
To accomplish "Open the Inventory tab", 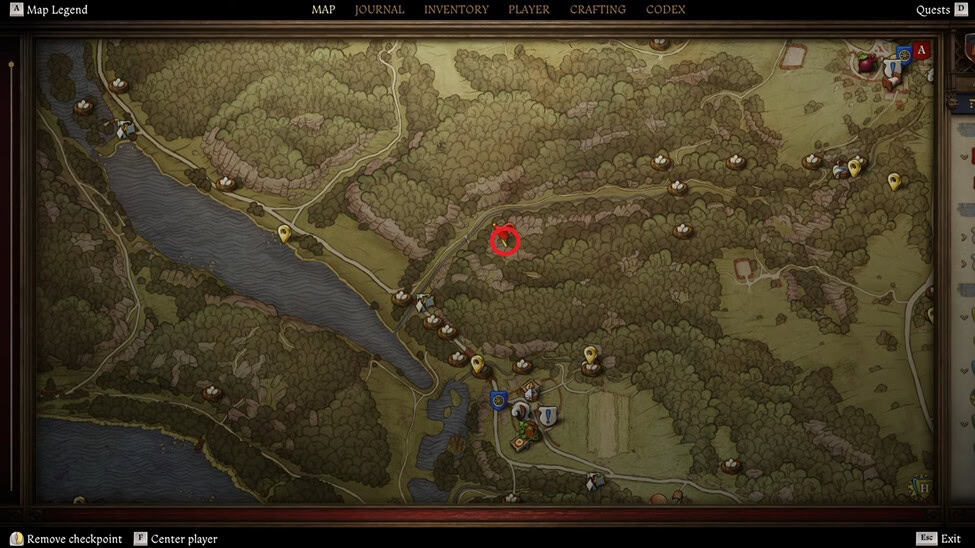I will click(456, 10).
